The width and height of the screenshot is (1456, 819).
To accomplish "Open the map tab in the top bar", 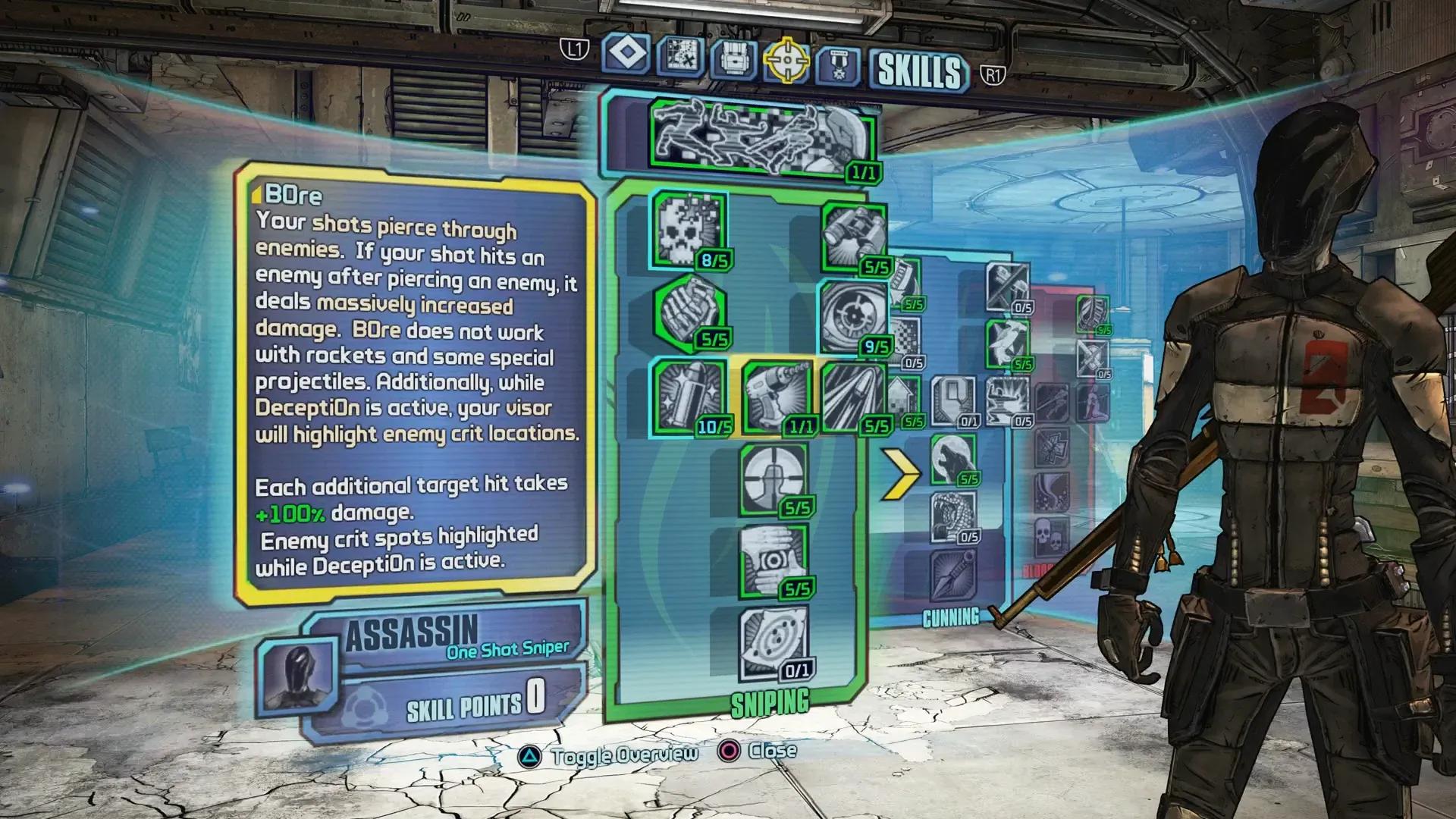I will pos(681,57).
